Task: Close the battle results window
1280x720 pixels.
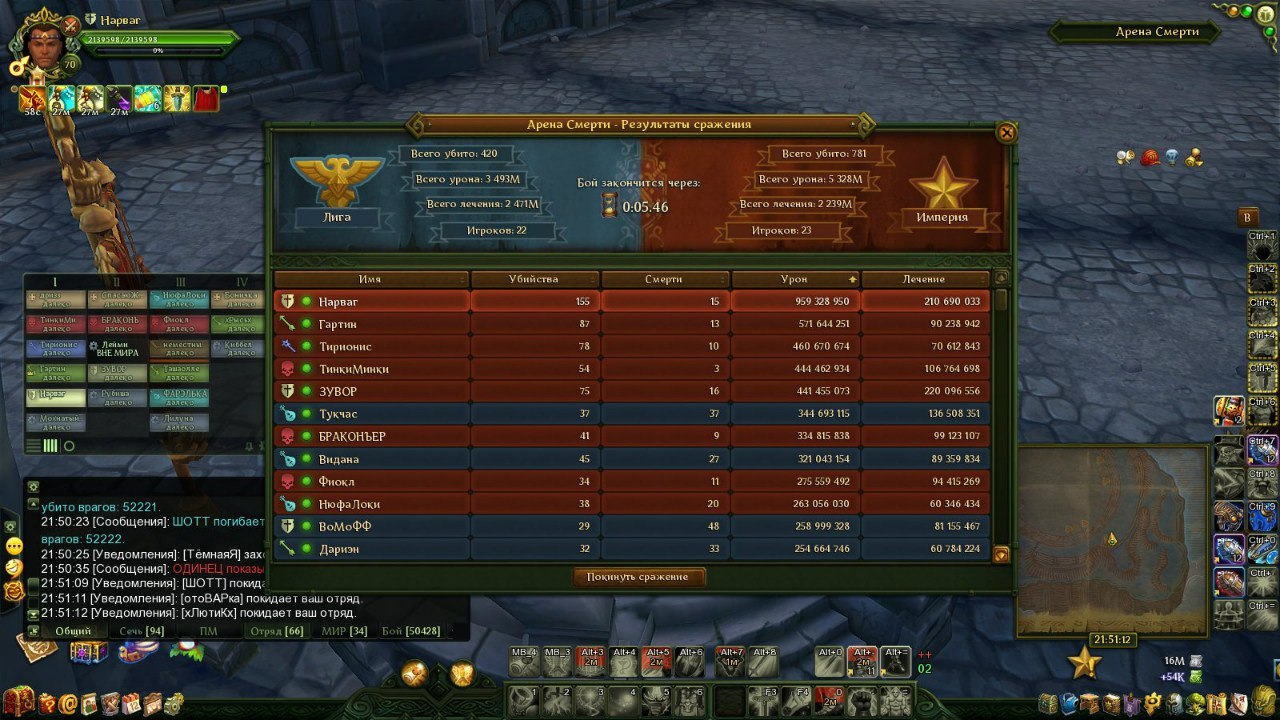Action: [1007, 132]
